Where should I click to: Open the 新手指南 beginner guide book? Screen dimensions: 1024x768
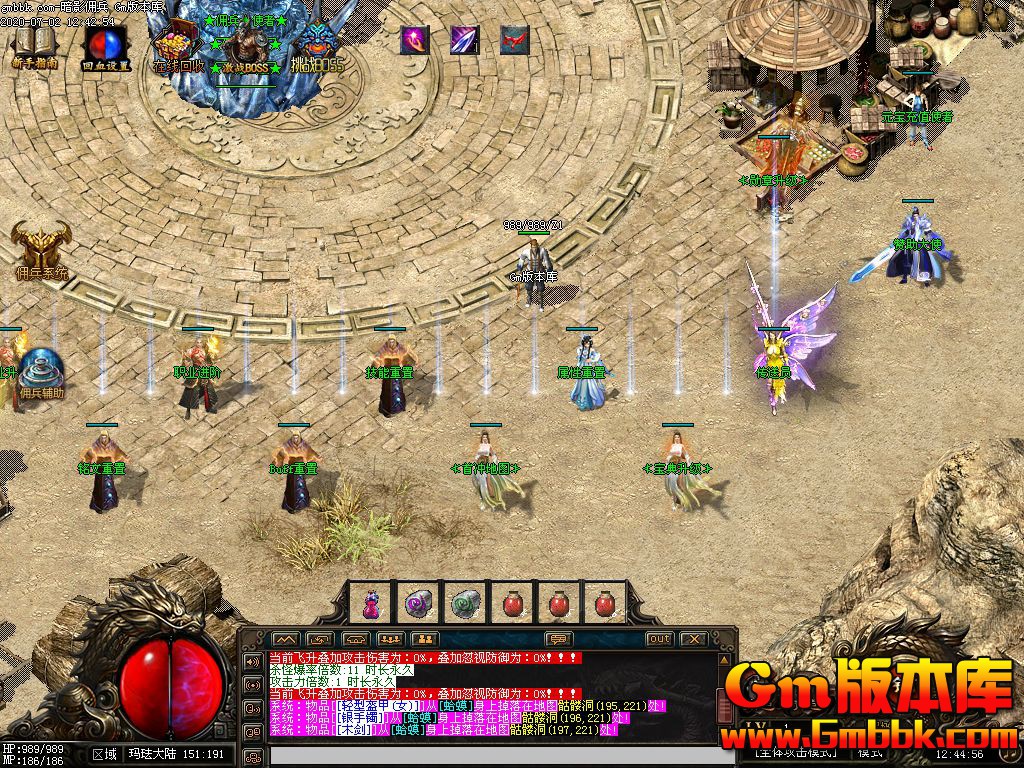click(33, 44)
